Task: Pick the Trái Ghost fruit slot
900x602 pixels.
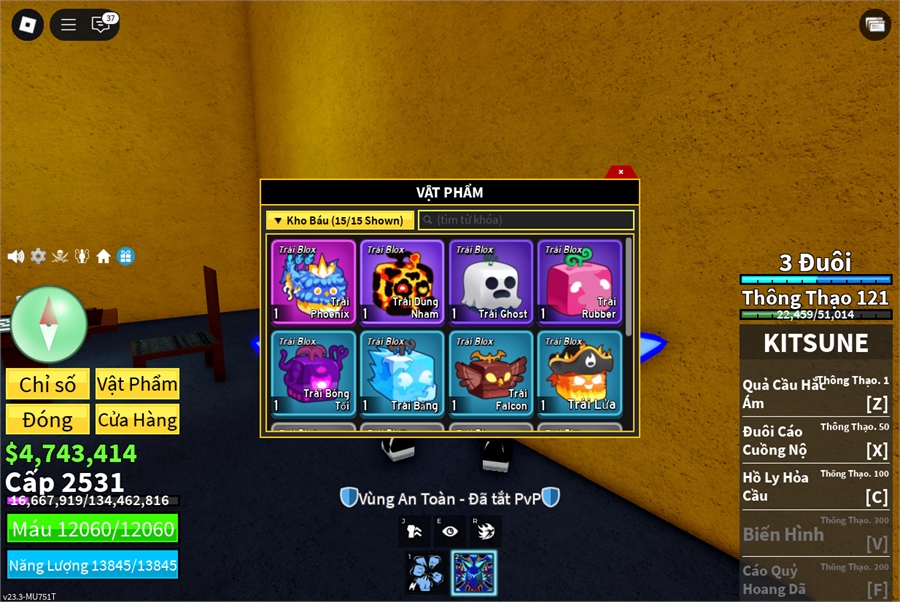Action: [490, 282]
